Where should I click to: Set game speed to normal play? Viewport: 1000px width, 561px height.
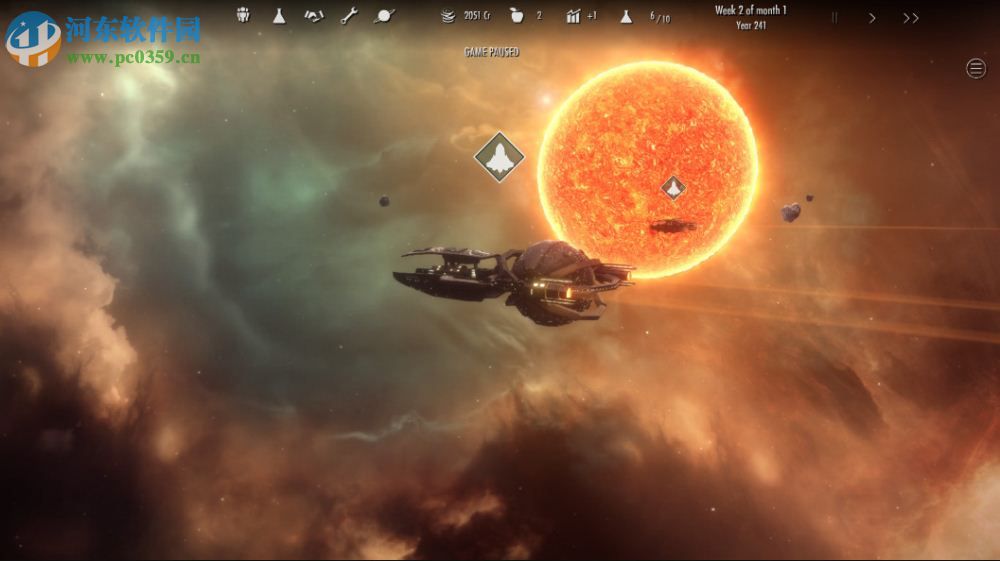coord(872,17)
